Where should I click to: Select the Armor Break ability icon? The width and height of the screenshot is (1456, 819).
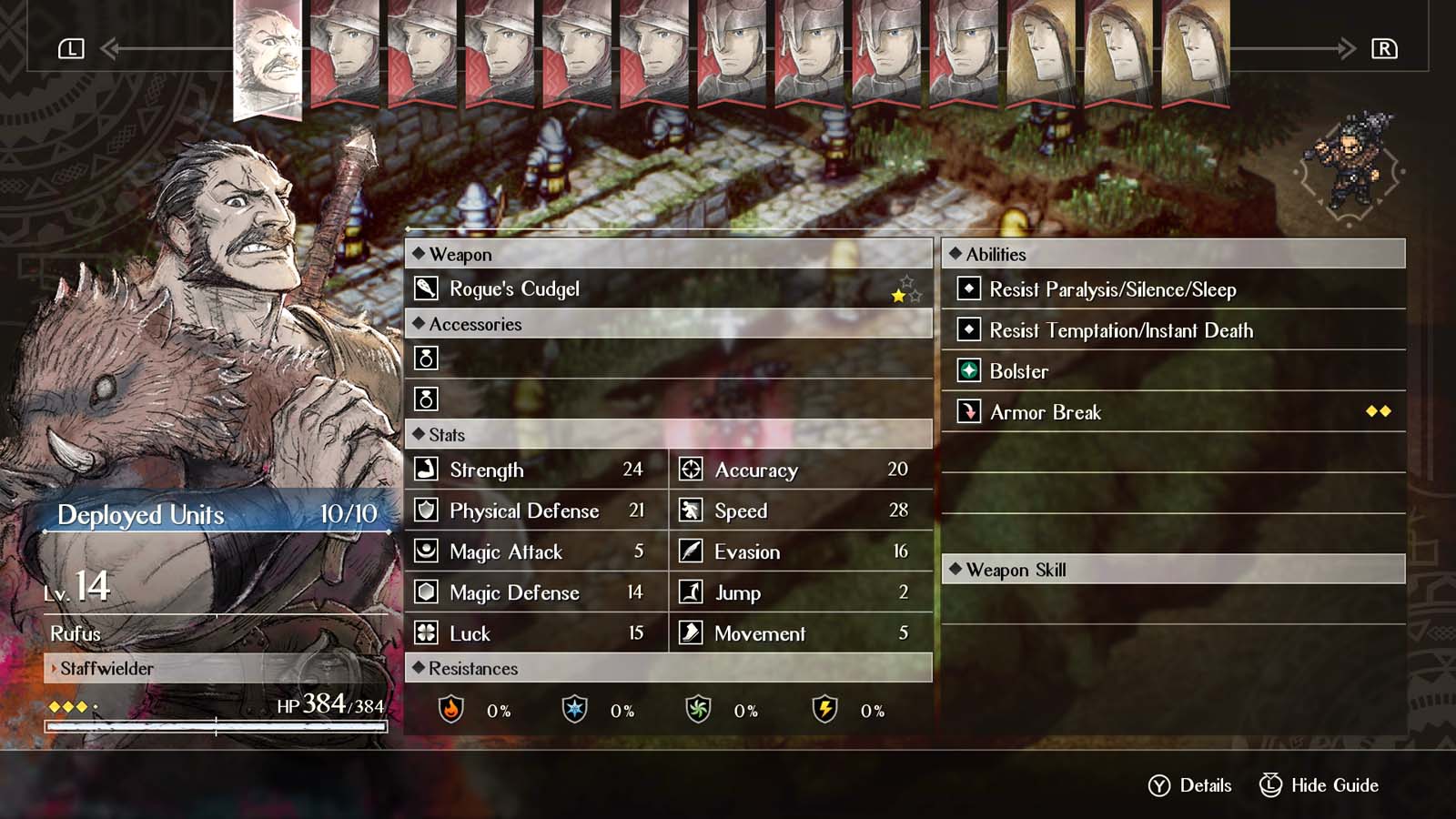[968, 412]
